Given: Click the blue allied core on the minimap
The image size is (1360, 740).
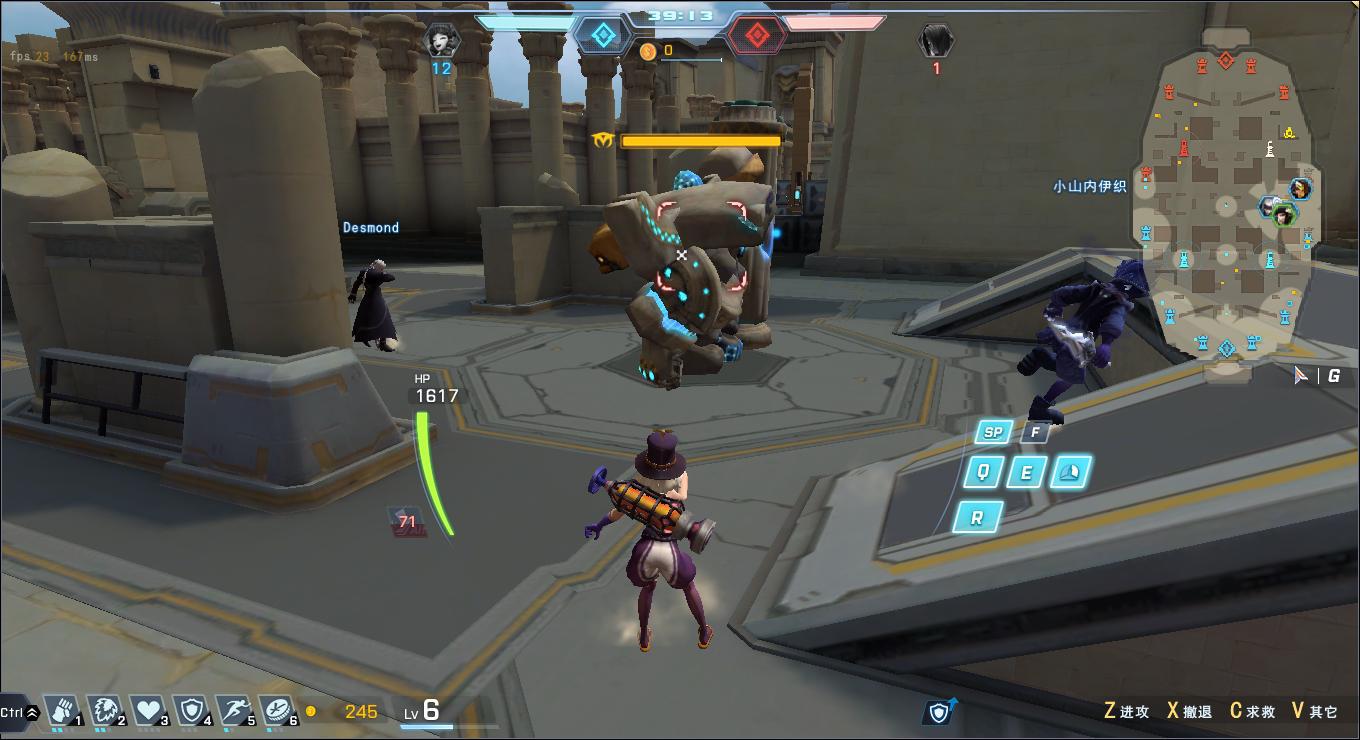Looking at the screenshot, I should pos(1226,348).
